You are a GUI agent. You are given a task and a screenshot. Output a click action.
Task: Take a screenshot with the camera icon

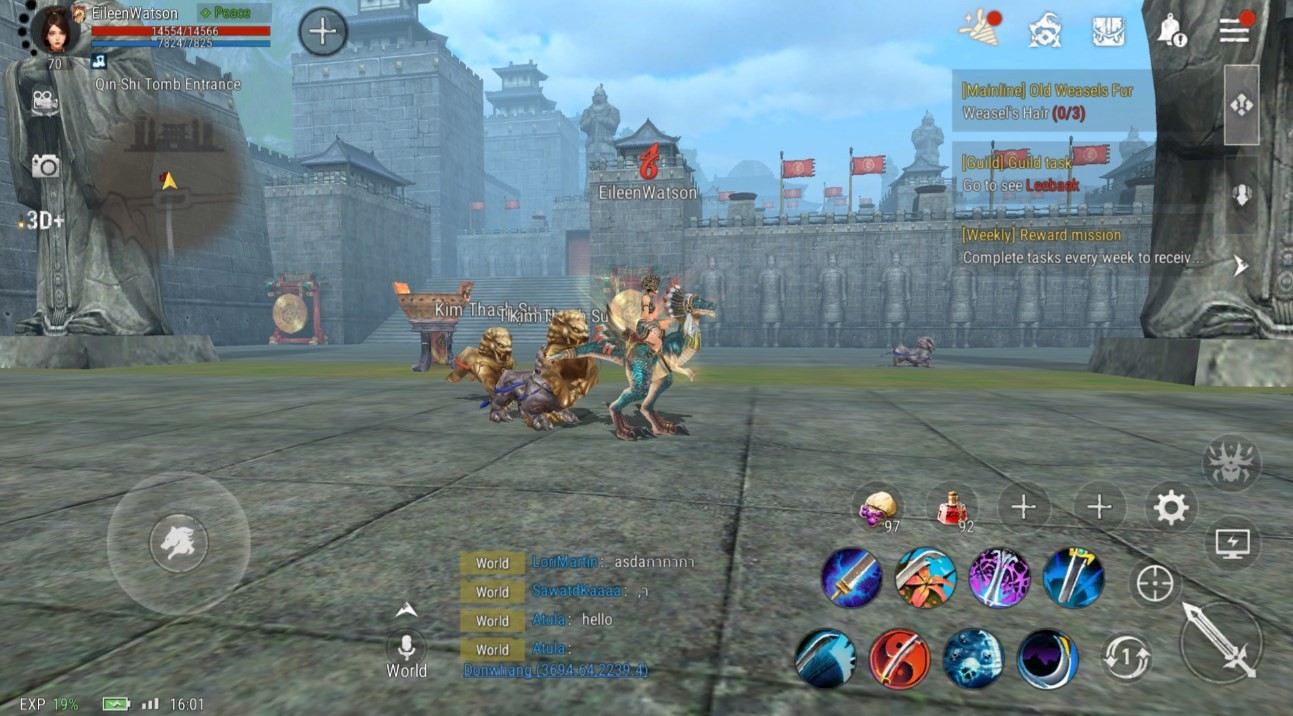click(x=45, y=166)
